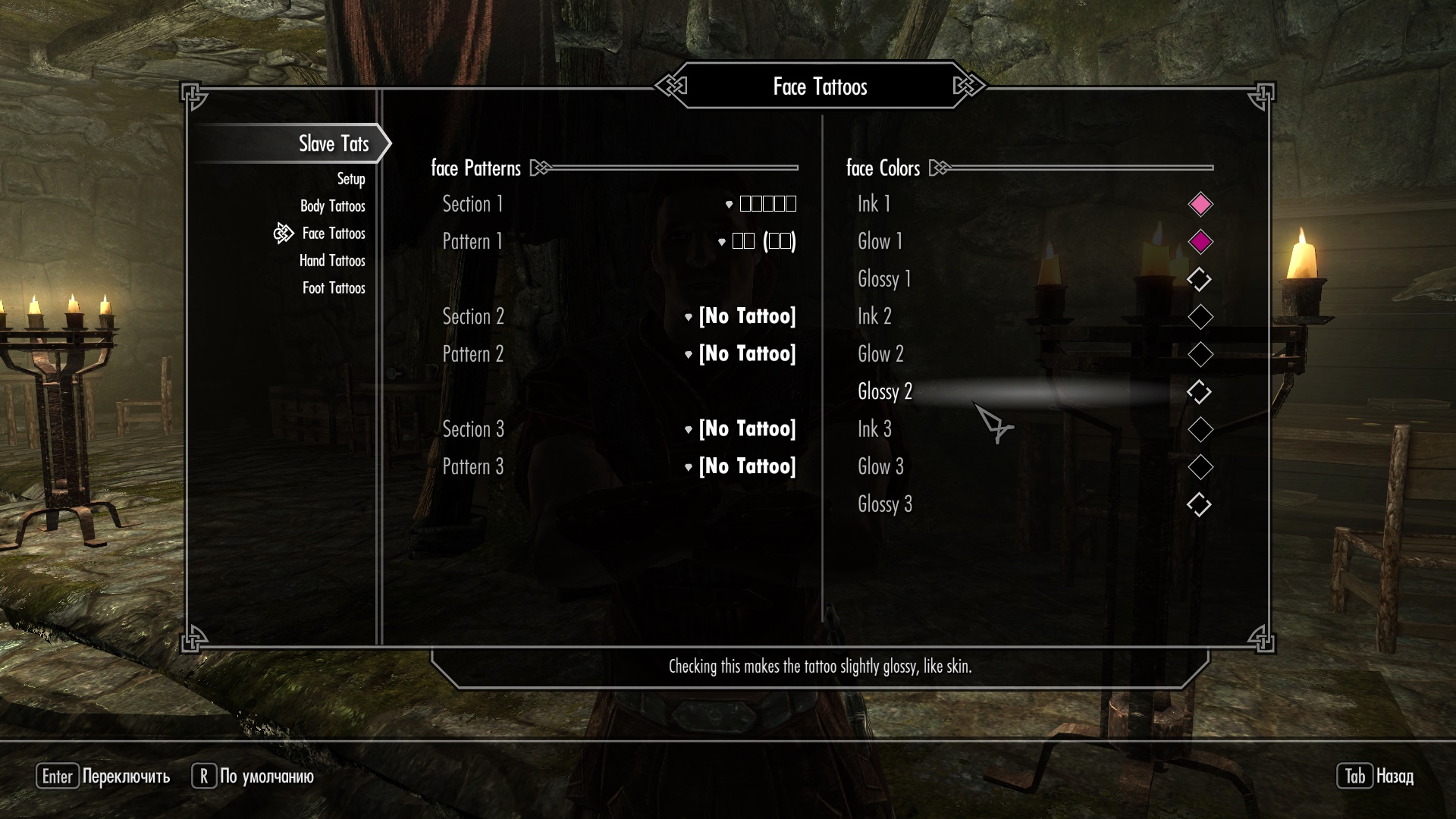Enable the Glossy 2 option

tap(1199, 392)
